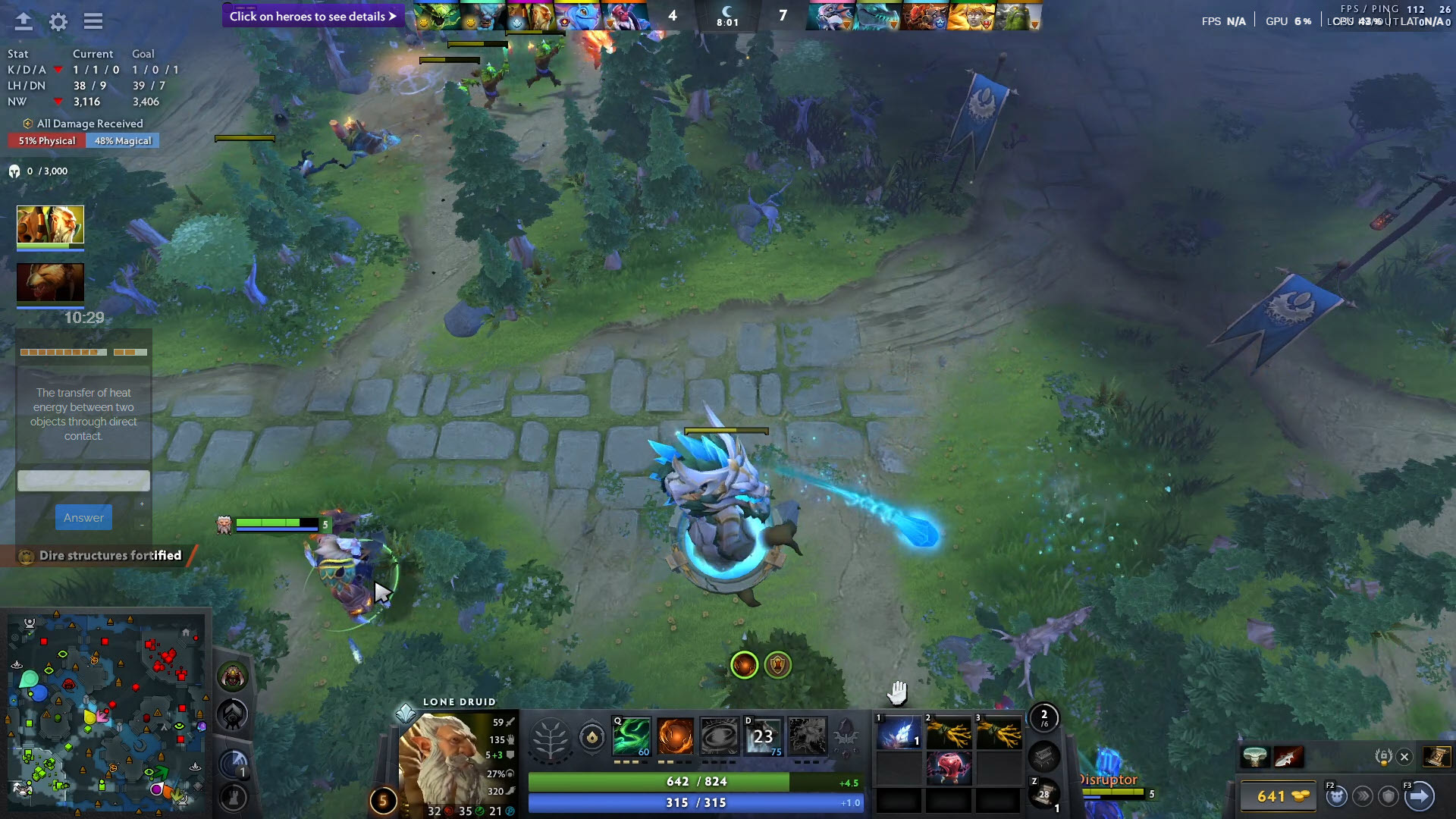Select the courier with the F2 button
This screenshot has height=819, width=1456.
coord(1336,796)
